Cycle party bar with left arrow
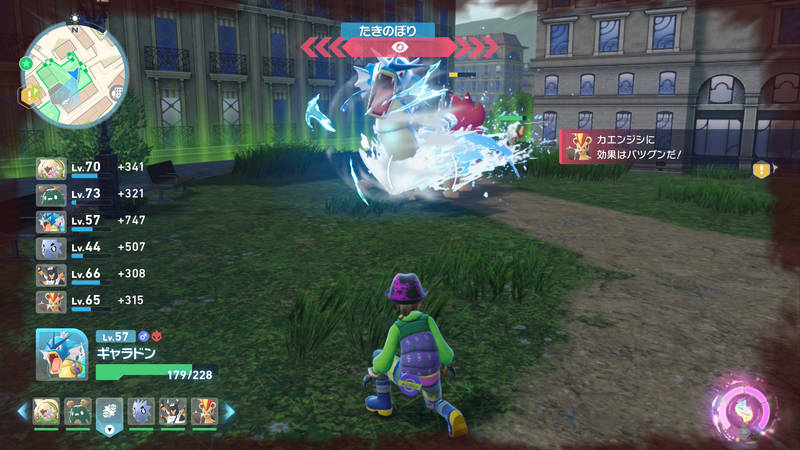 (x=22, y=411)
